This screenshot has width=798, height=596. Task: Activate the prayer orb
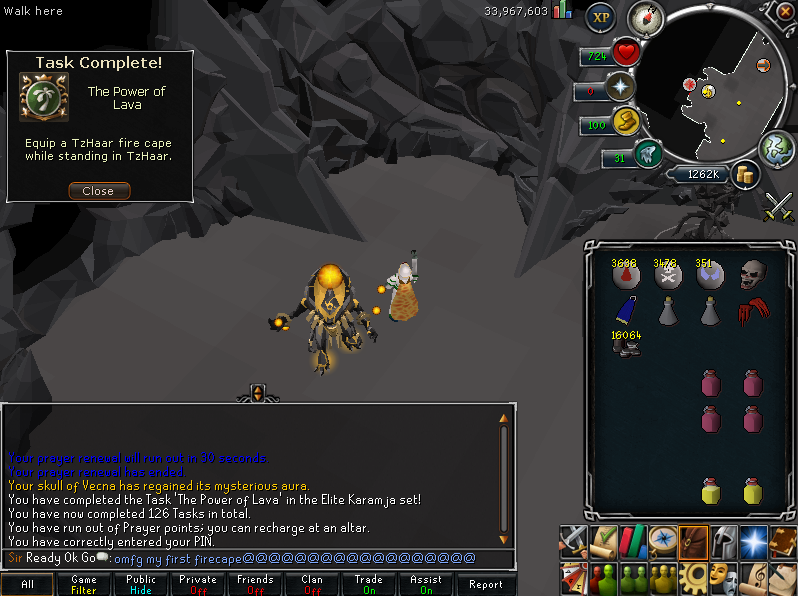pos(623,87)
